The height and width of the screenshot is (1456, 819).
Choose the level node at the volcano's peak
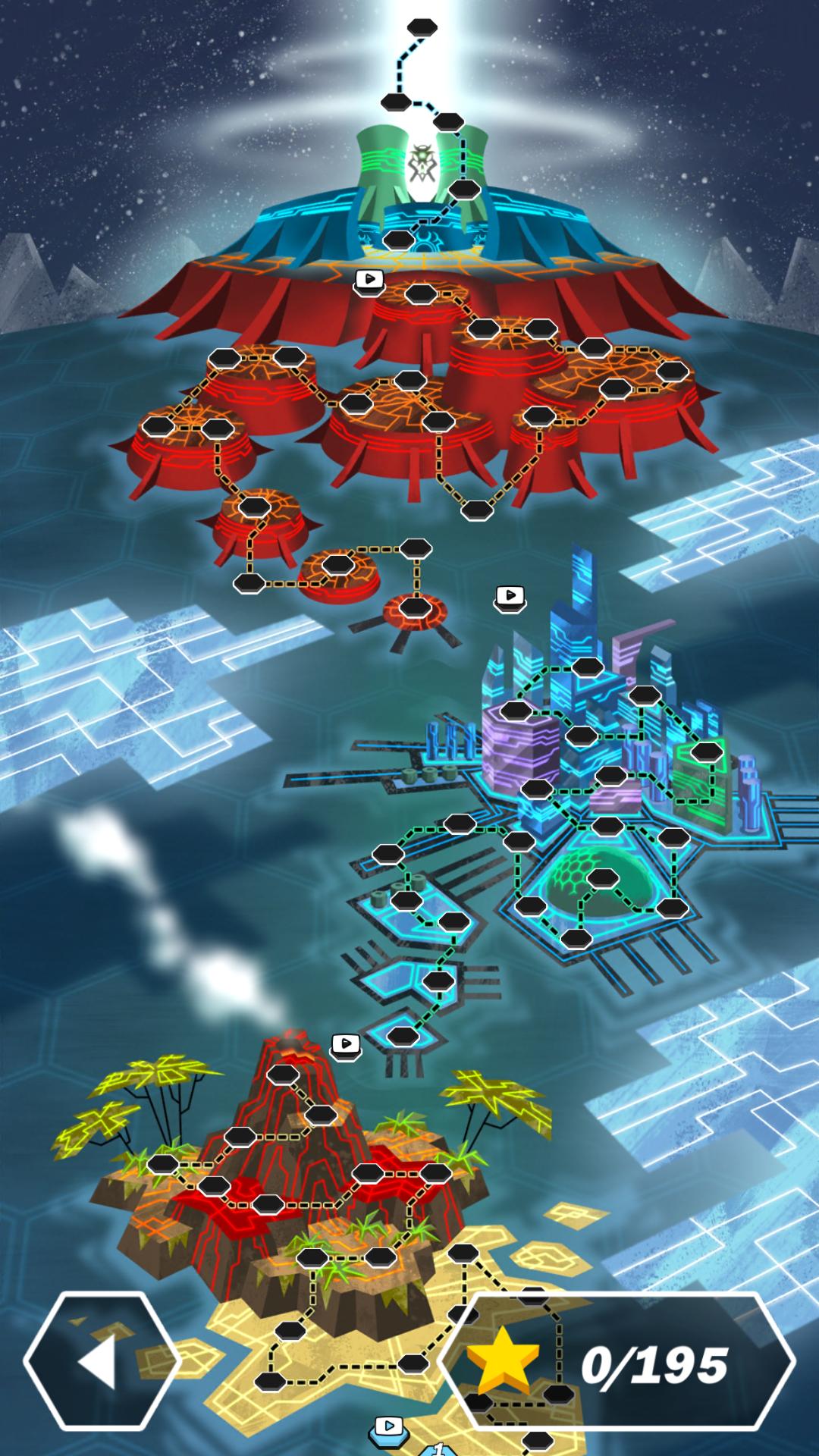tap(283, 1074)
